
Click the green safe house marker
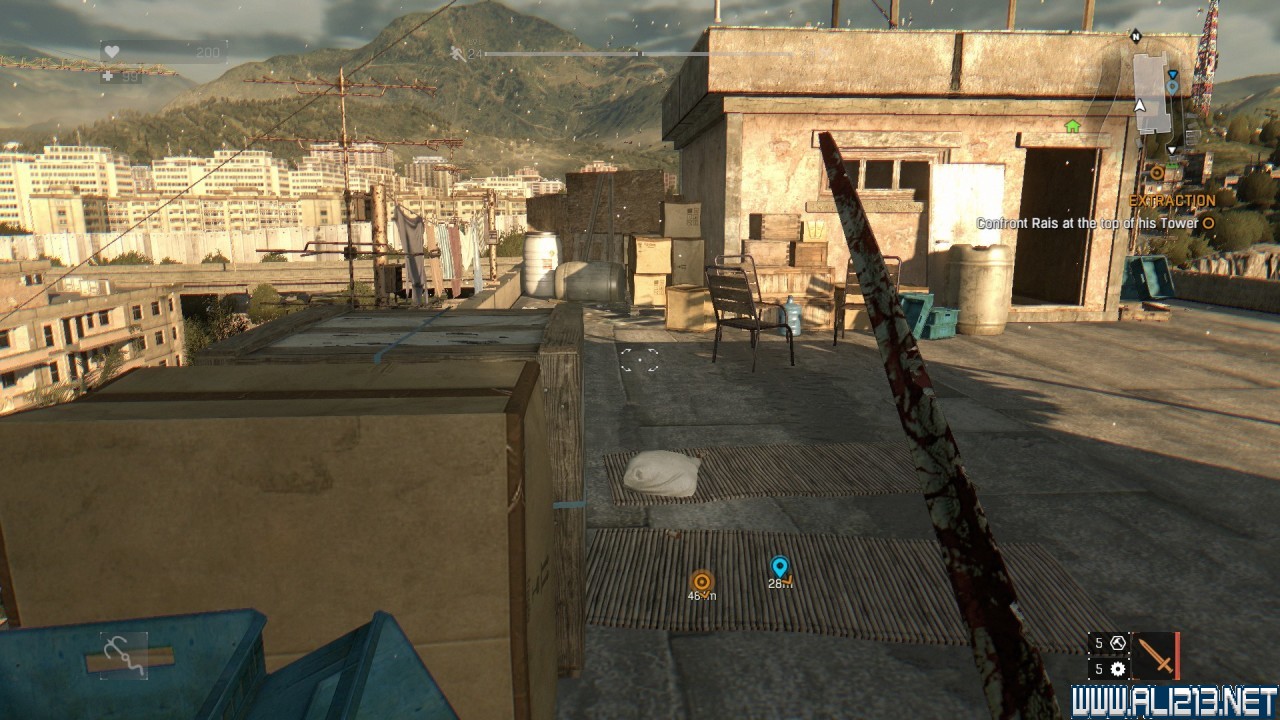(1073, 126)
